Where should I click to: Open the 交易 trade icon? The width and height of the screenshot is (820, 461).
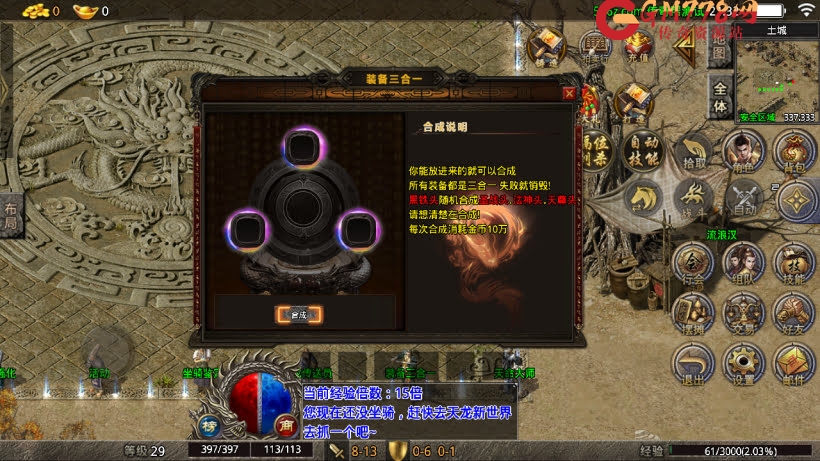pyautogui.click(x=743, y=312)
